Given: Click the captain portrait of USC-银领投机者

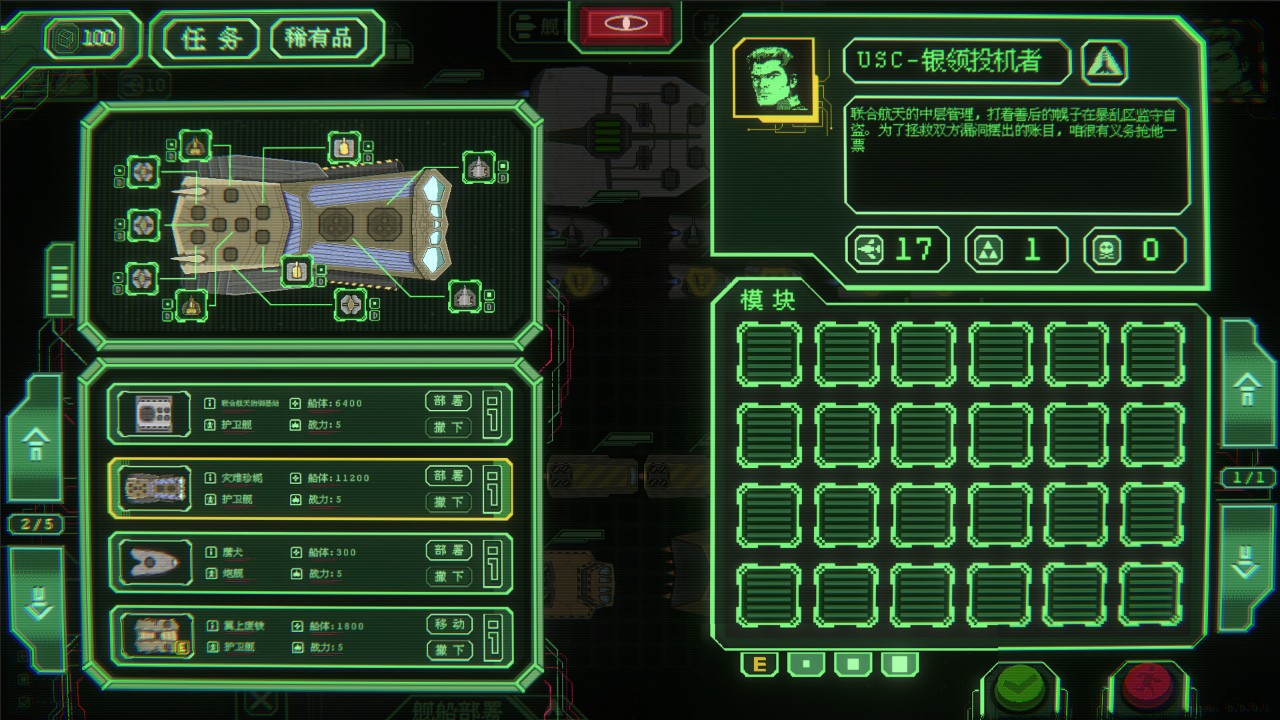Looking at the screenshot, I should [x=773, y=77].
